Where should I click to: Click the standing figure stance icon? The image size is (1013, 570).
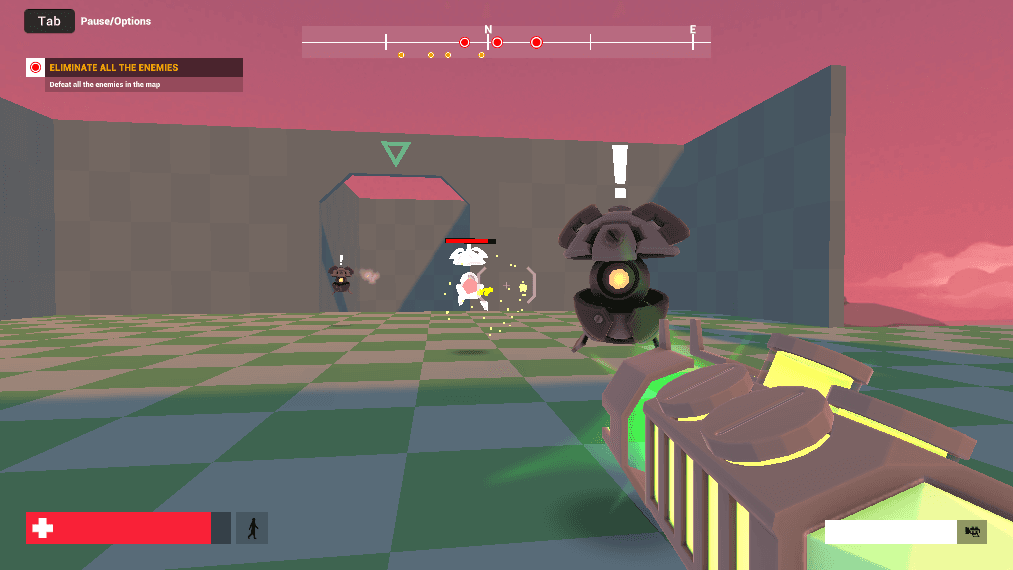252,528
